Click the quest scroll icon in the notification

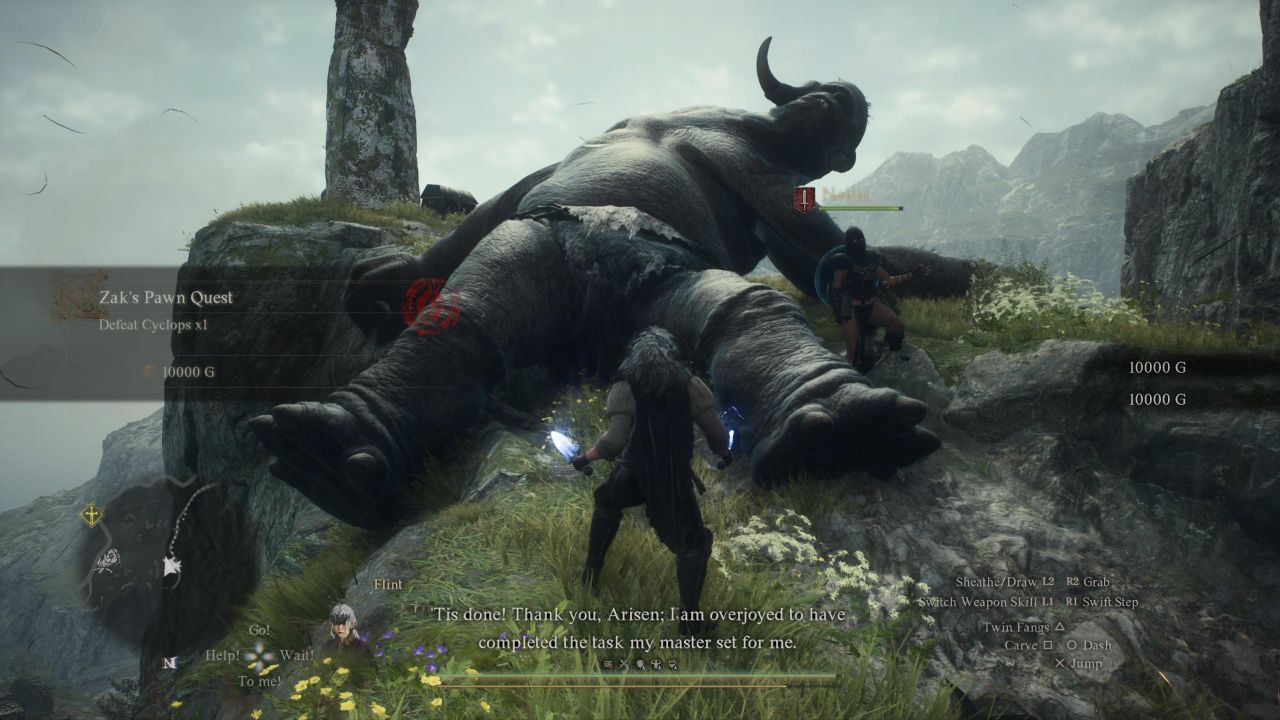[x=78, y=297]
